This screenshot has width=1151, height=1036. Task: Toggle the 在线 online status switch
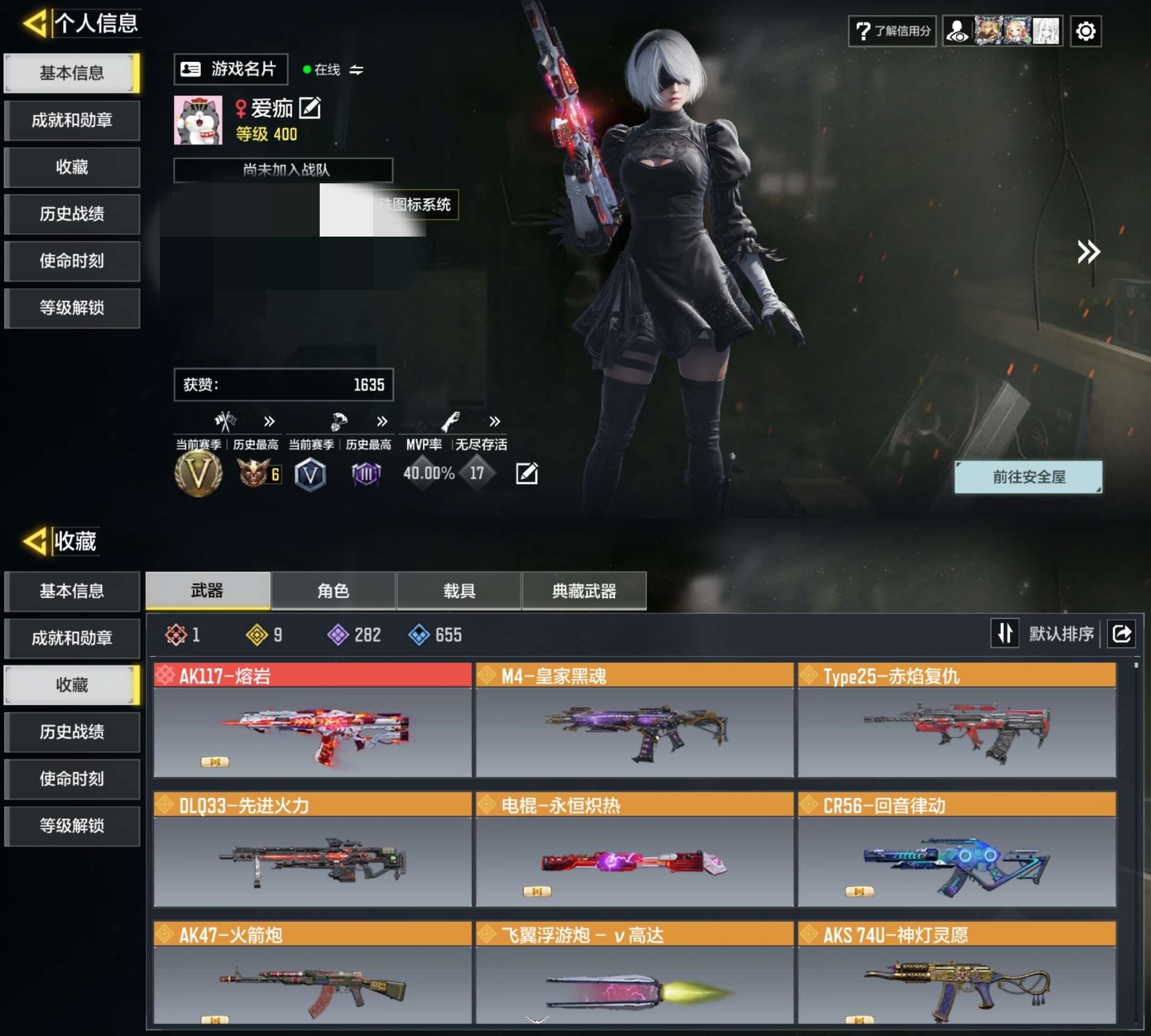pyautogui.click(x=356, y=70)
